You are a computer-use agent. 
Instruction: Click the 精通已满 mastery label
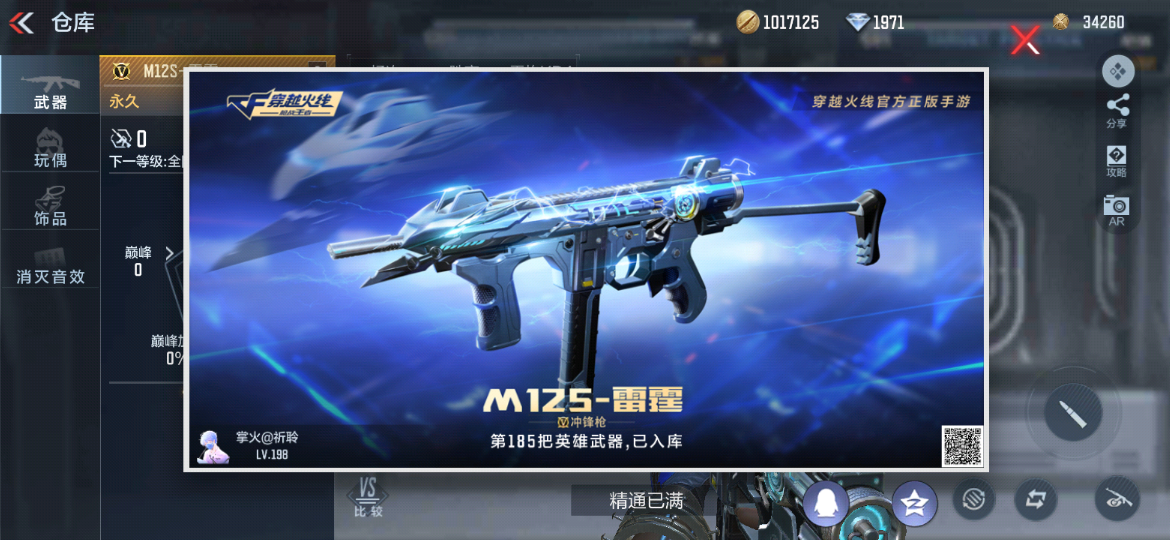[x=646, y=501]
